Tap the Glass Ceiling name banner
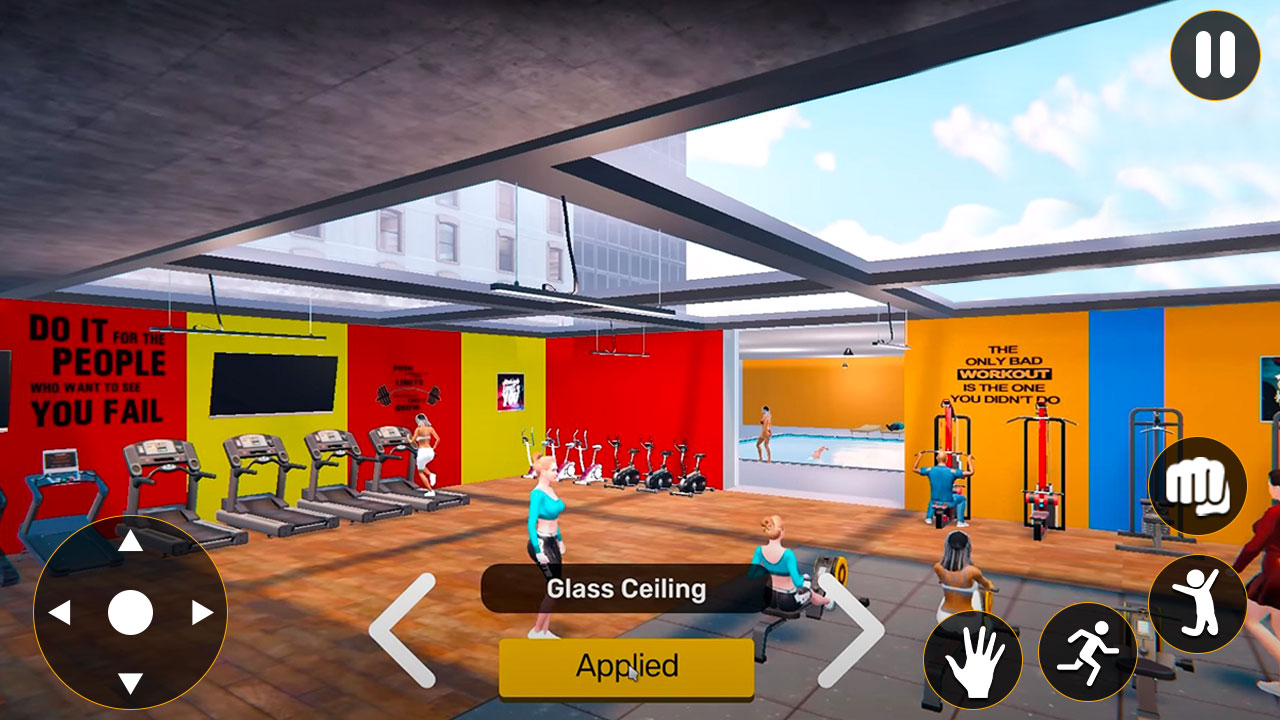The height and width of the screenshot is (720, 1280). [627, 590]
